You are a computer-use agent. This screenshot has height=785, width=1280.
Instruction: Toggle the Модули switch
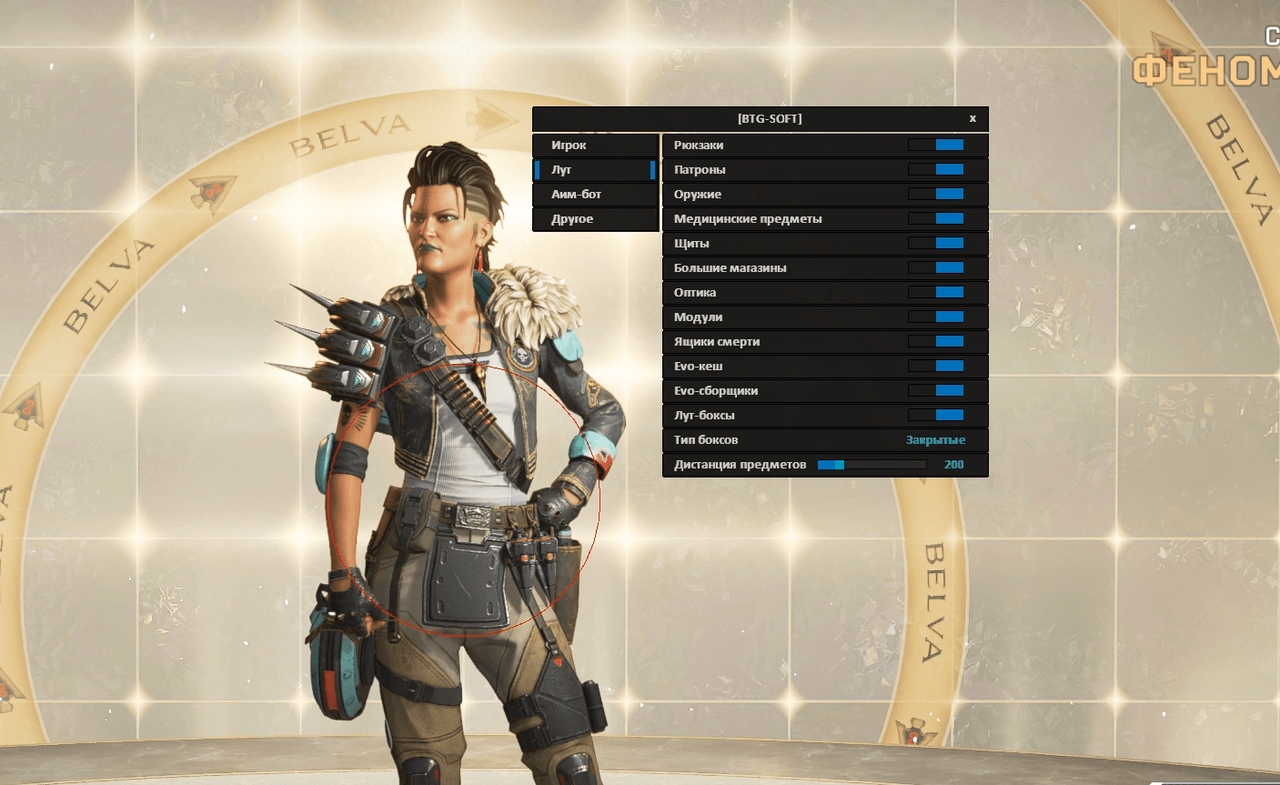(936, 317)
